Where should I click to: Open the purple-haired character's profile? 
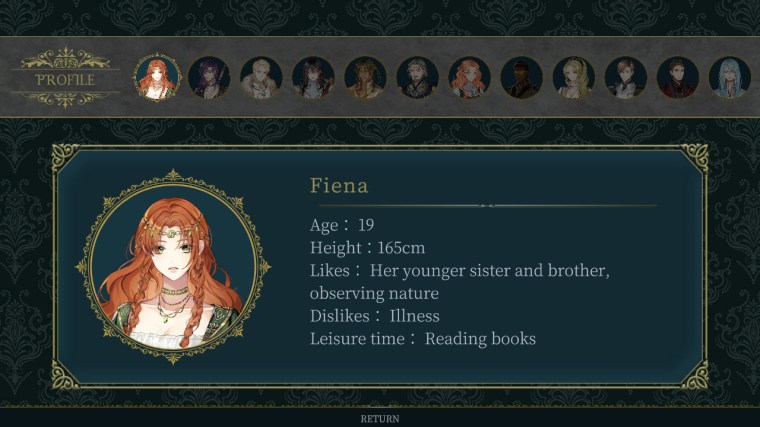pos(209,77)
